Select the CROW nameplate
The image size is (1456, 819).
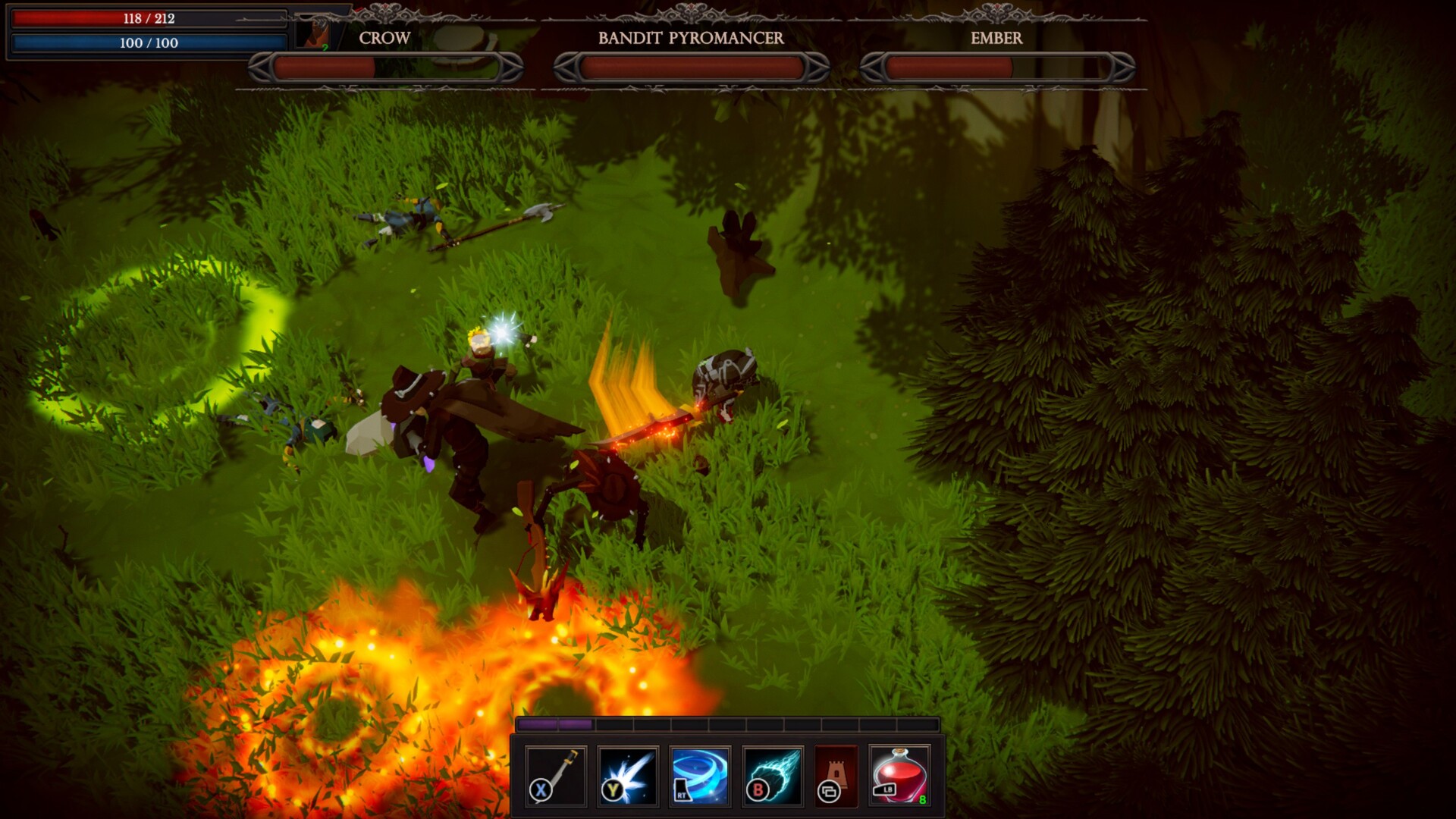tap(384, 39)
